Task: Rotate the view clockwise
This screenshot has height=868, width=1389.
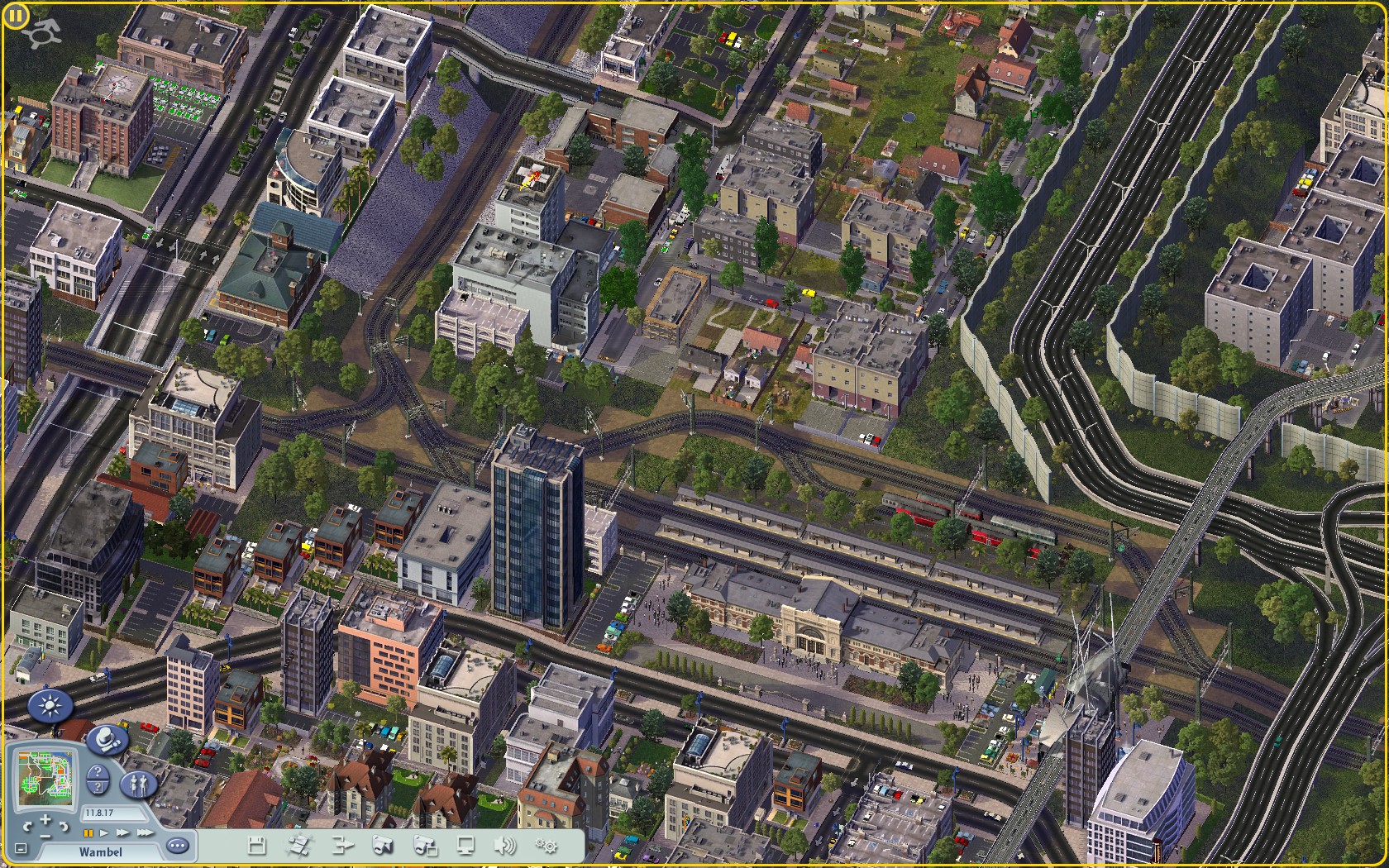Action: click(63, 826)
